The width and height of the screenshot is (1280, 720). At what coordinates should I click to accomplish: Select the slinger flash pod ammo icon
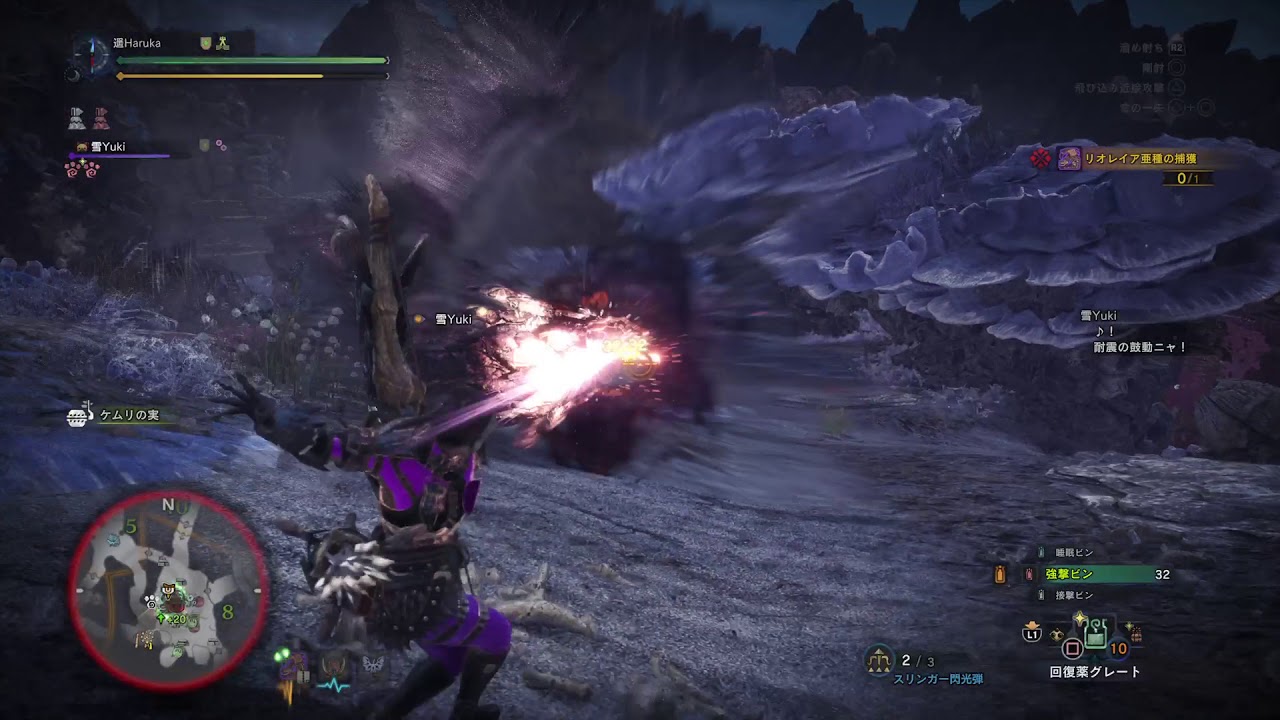[x=880, y=659]
